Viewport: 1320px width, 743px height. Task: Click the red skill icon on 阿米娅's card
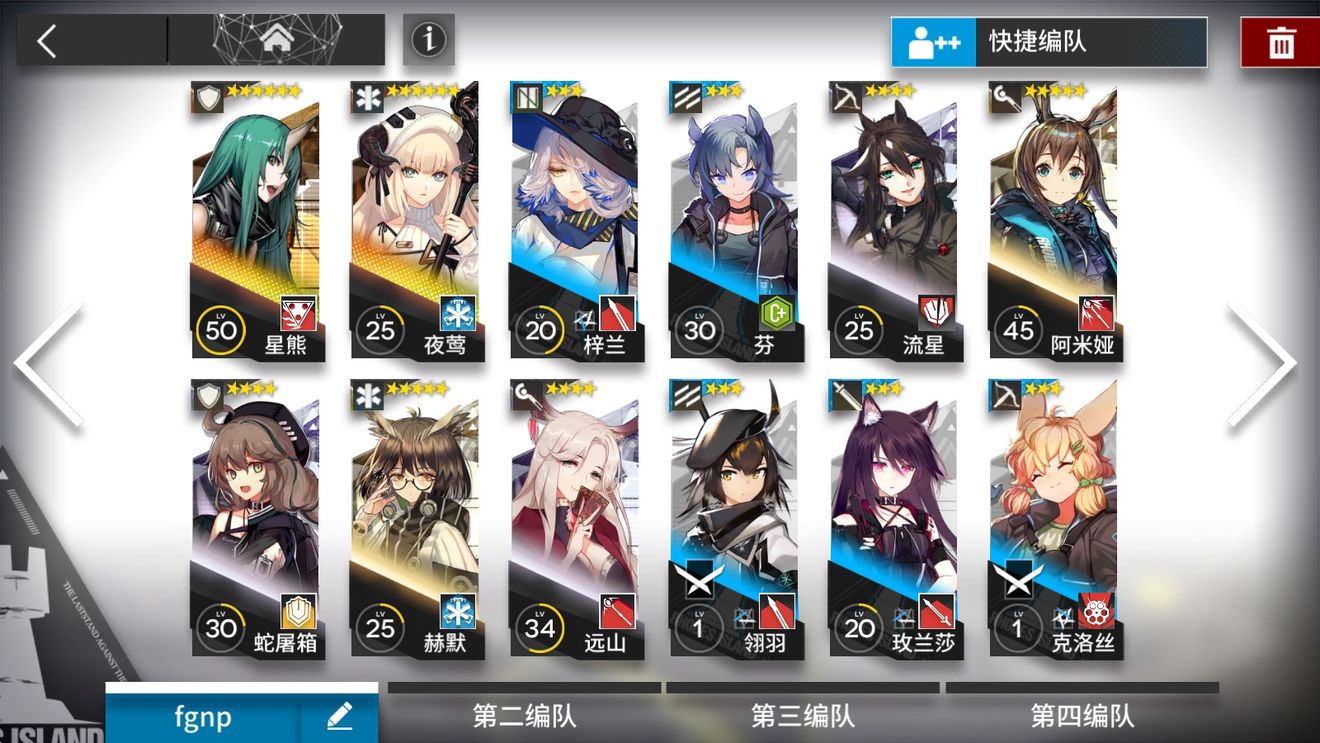(x=1097, y=311)
